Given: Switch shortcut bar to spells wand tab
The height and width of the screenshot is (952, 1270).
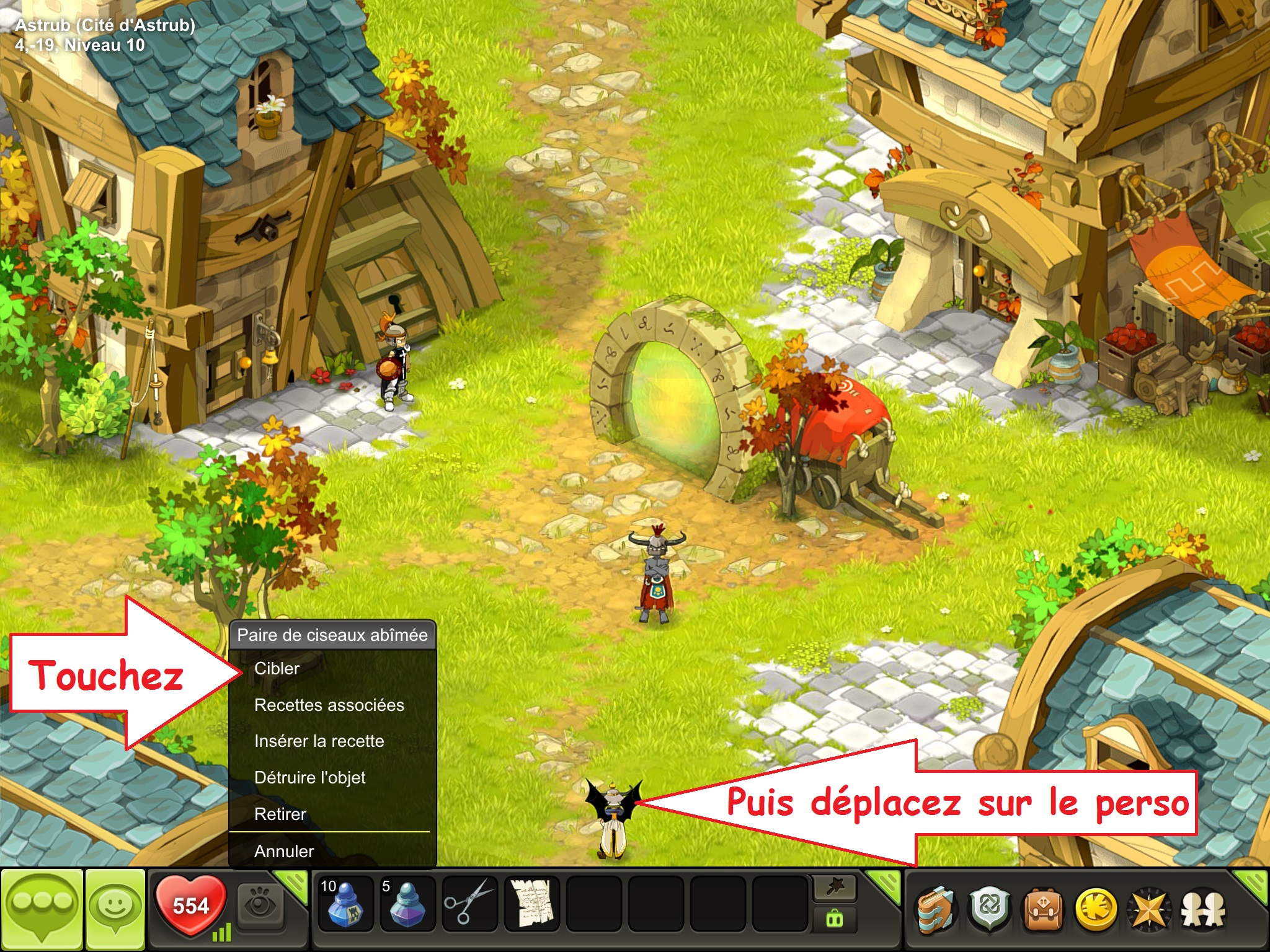Looking at the screenshot, I should coord(835,888).
